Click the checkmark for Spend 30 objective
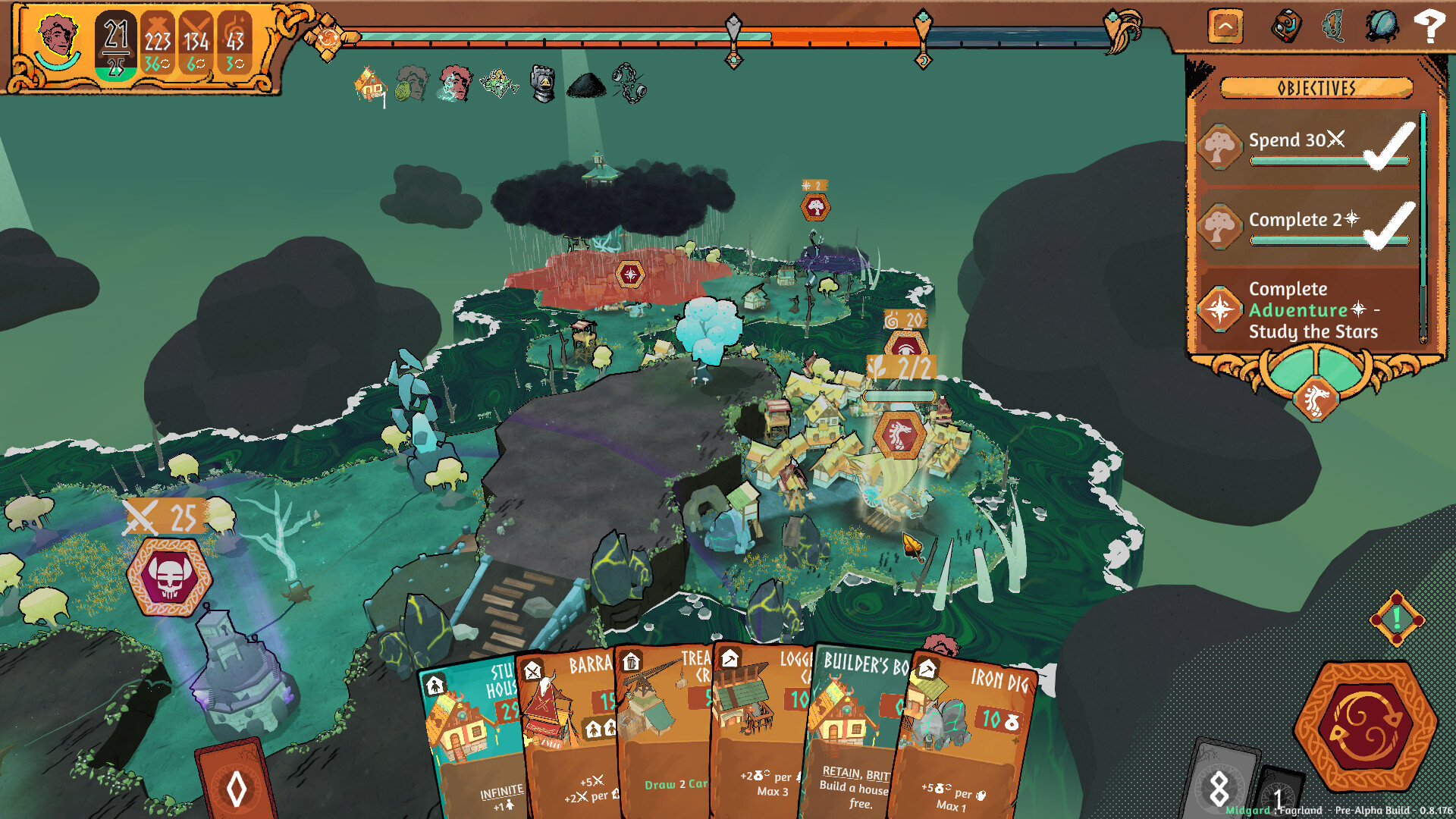This screenshot has height=819, width=1456. (x=1390, y=144)
